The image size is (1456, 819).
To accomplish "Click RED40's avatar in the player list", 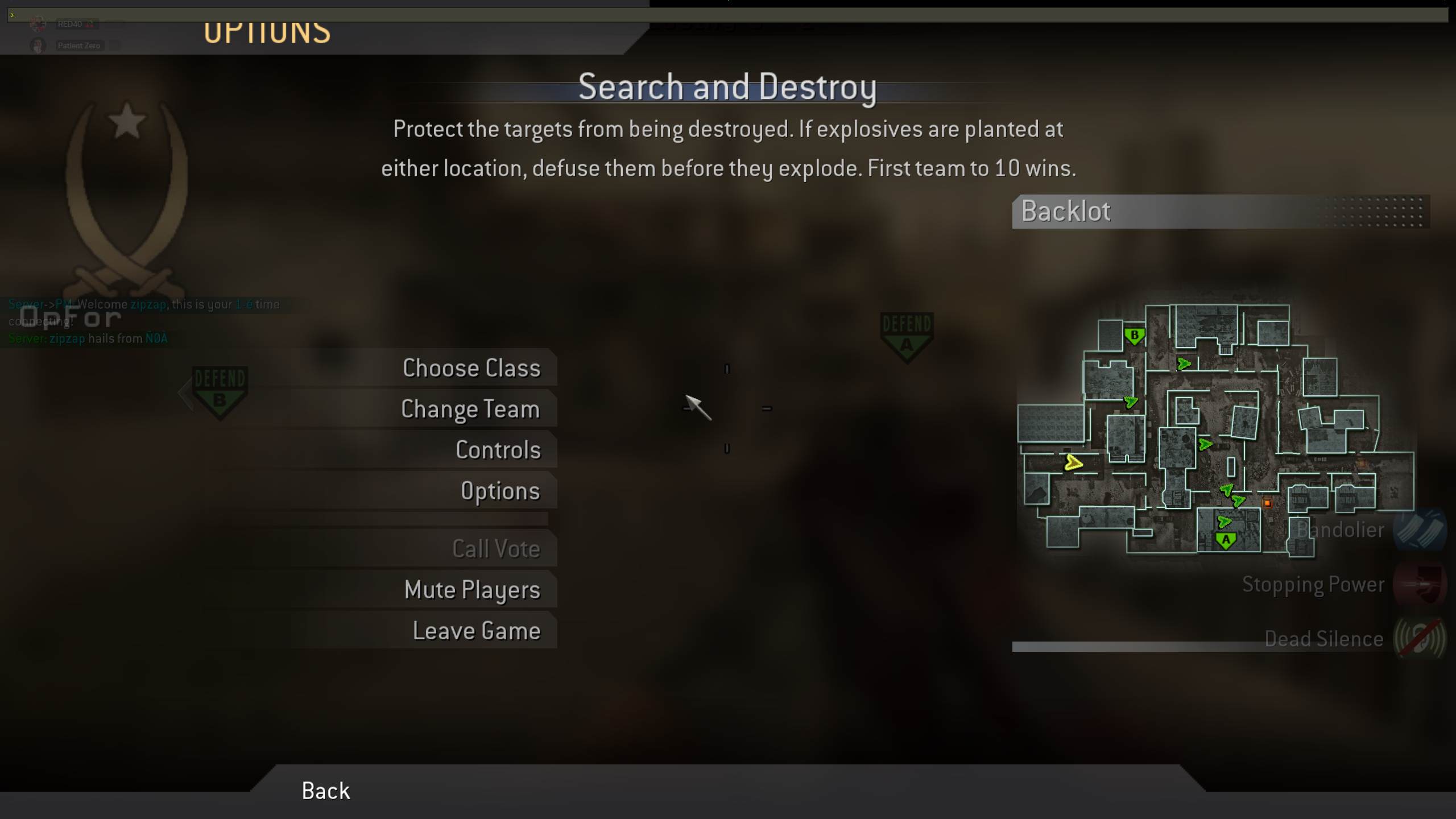I will coord(38,23).
